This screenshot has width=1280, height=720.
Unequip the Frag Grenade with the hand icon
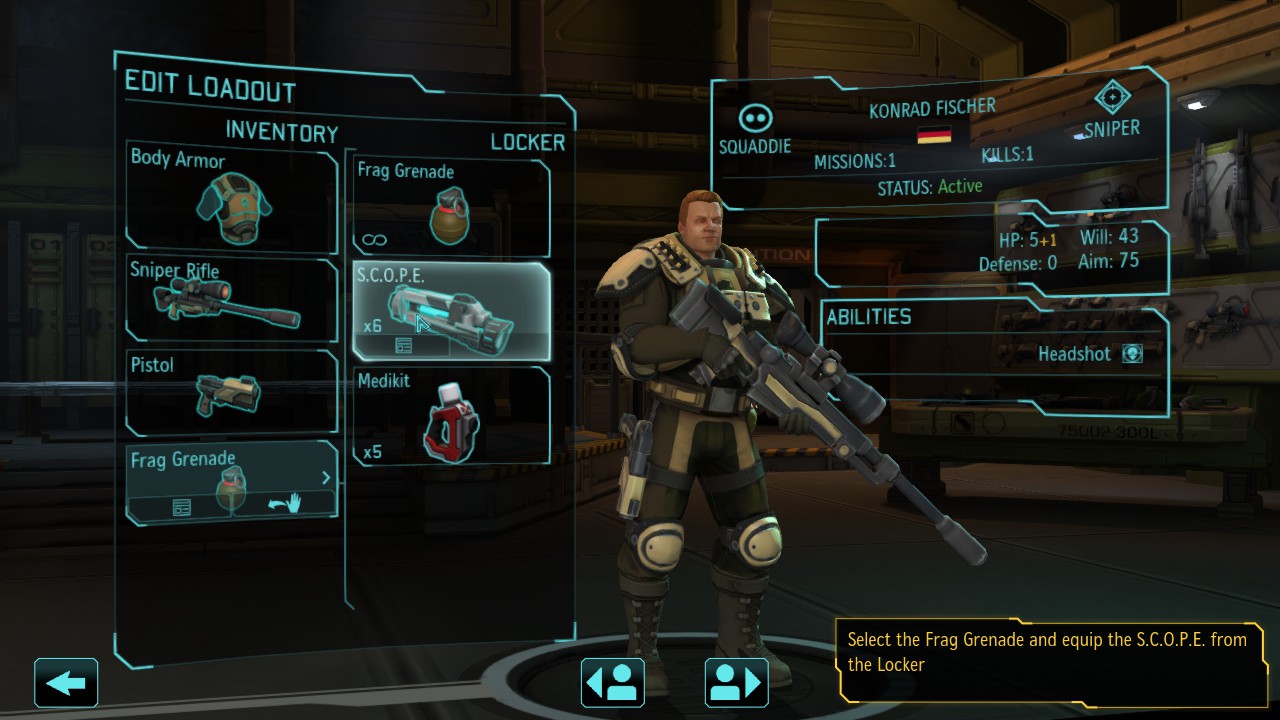(284, 506)
